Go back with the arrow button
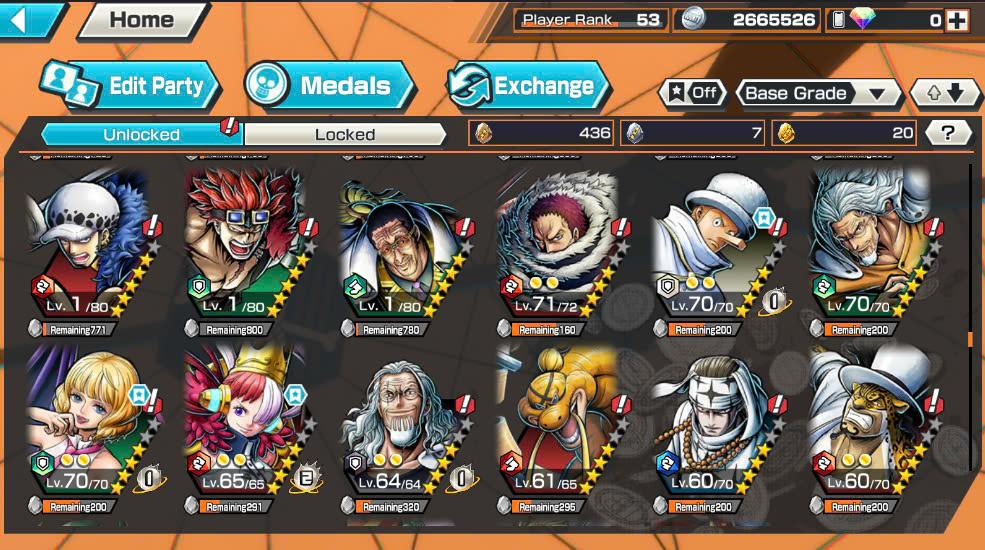 click(x=28, y=20)
